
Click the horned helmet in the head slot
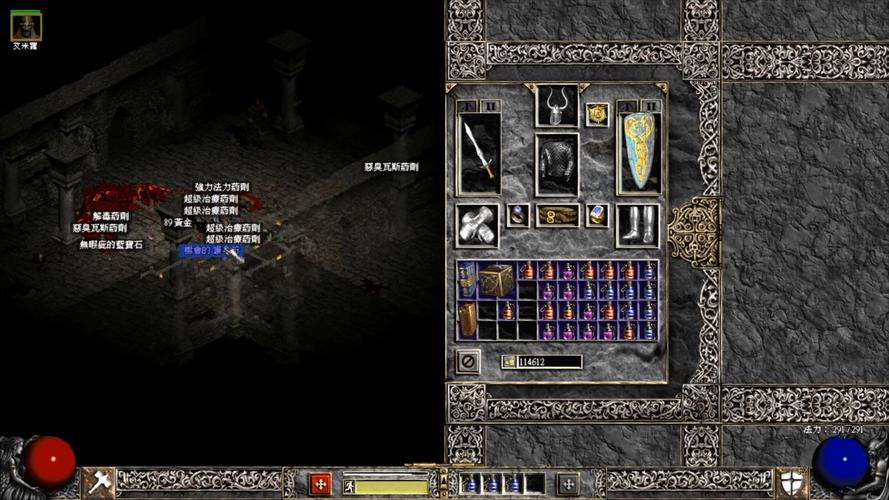[557, 106]
